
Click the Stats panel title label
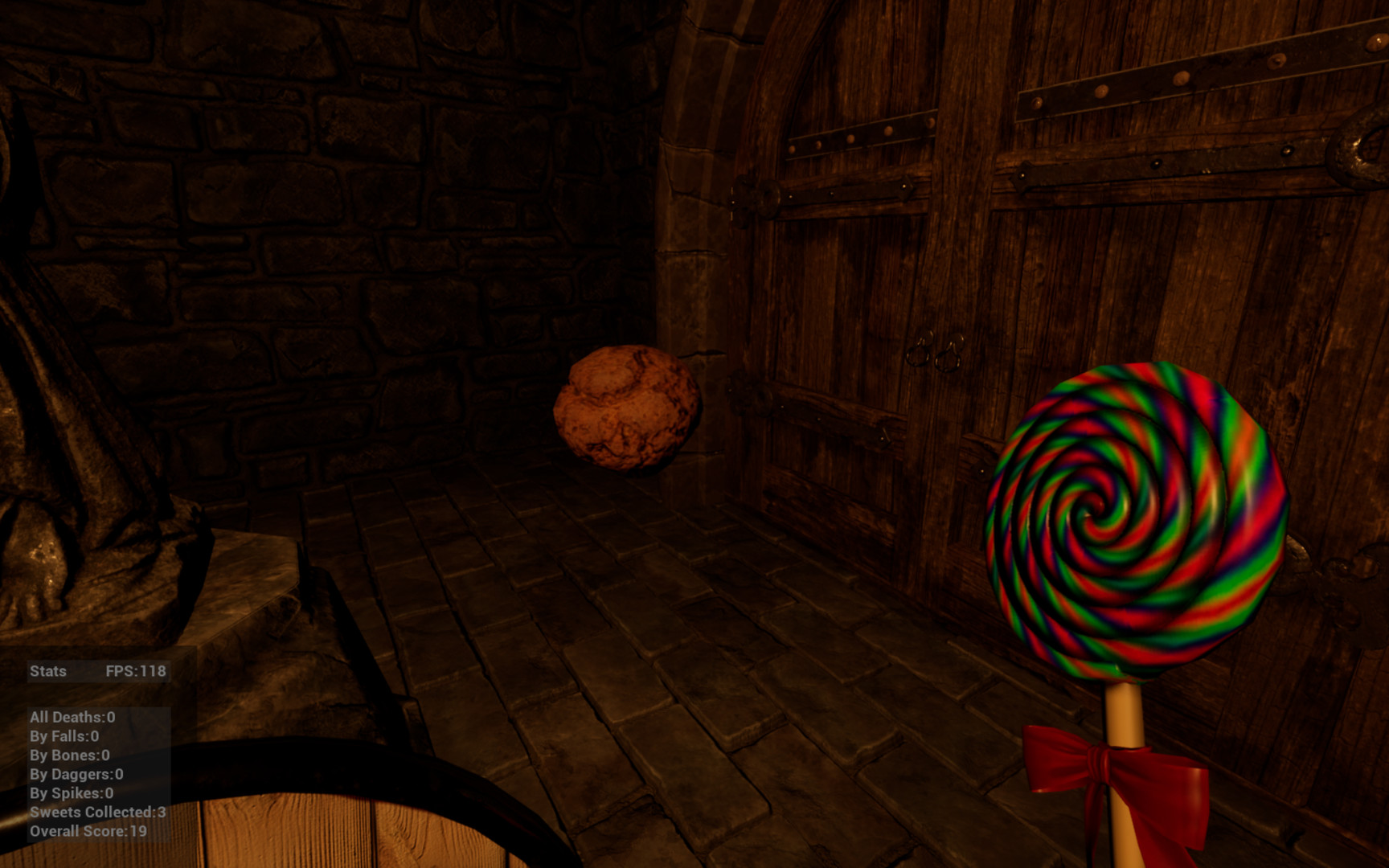tap(46, 672)
